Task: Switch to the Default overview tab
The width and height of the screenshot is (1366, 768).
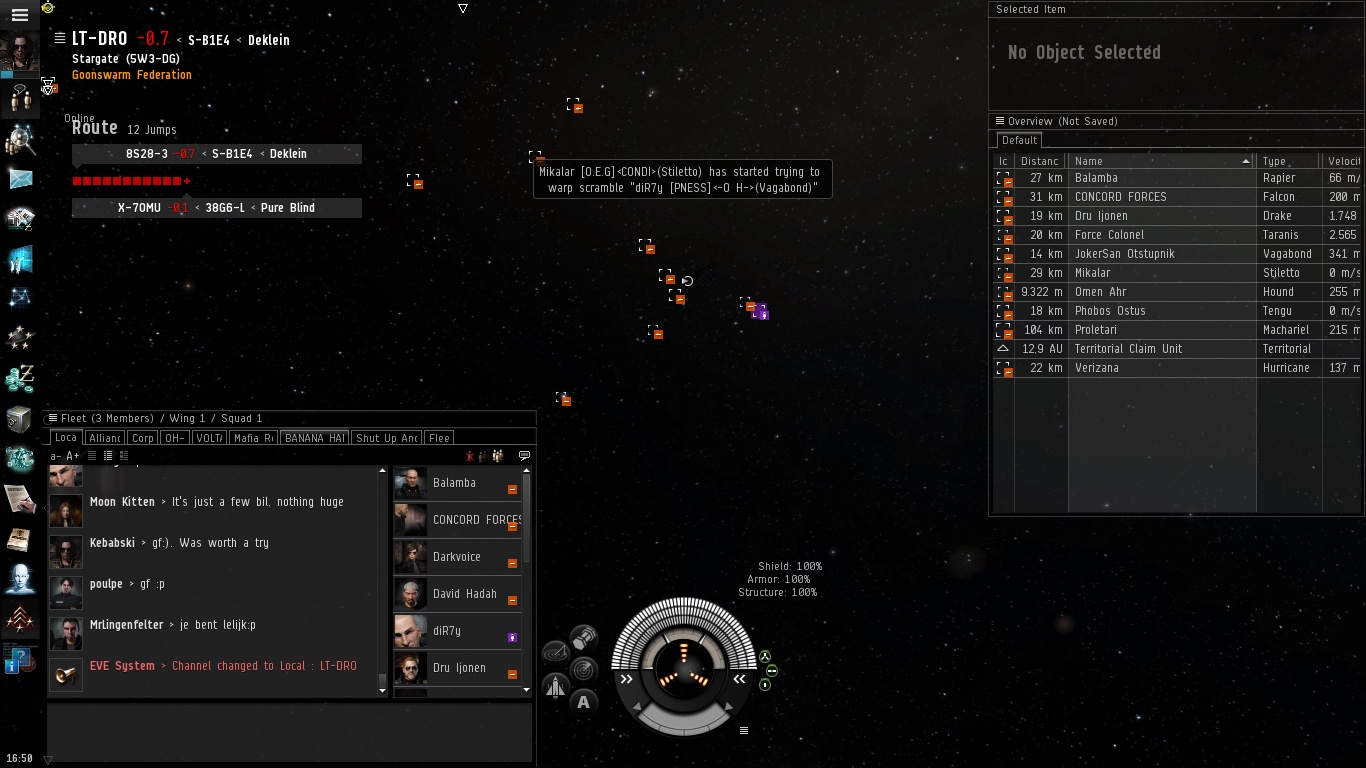Action: [1020, 140]
